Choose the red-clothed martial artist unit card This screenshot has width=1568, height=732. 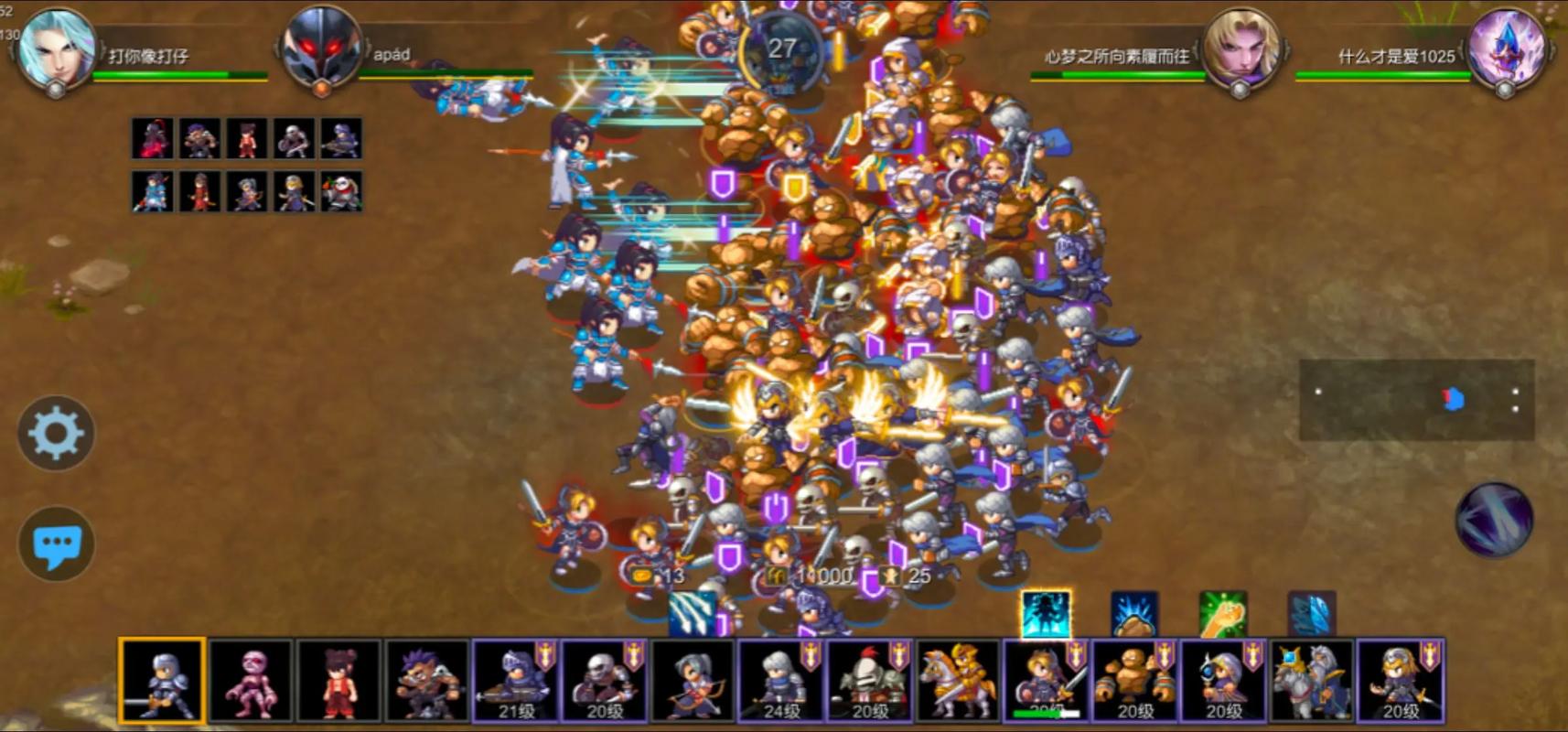[x=338, y=682]
